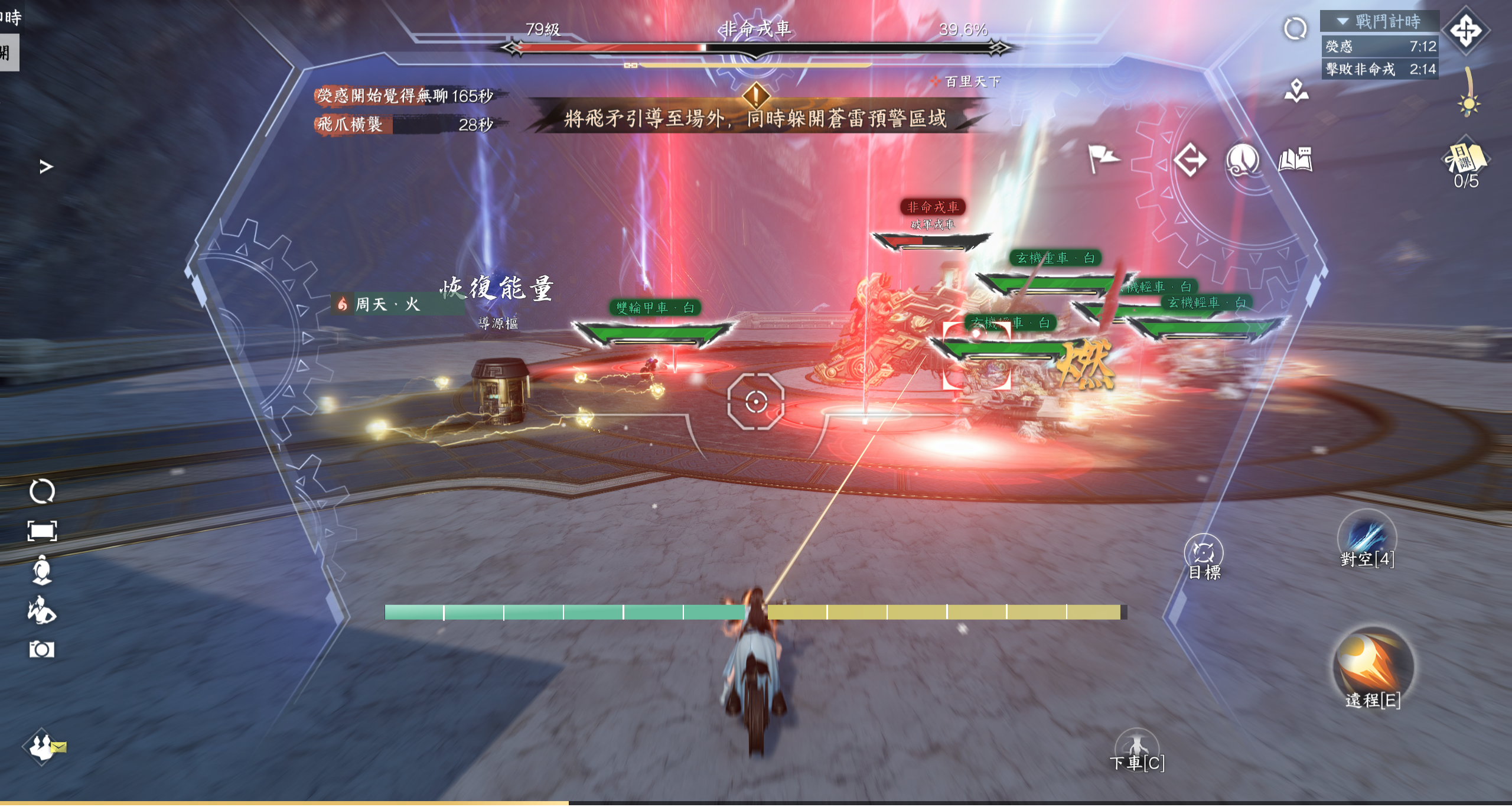Tap the 目標 target lock button

[x=1203, y=555]
